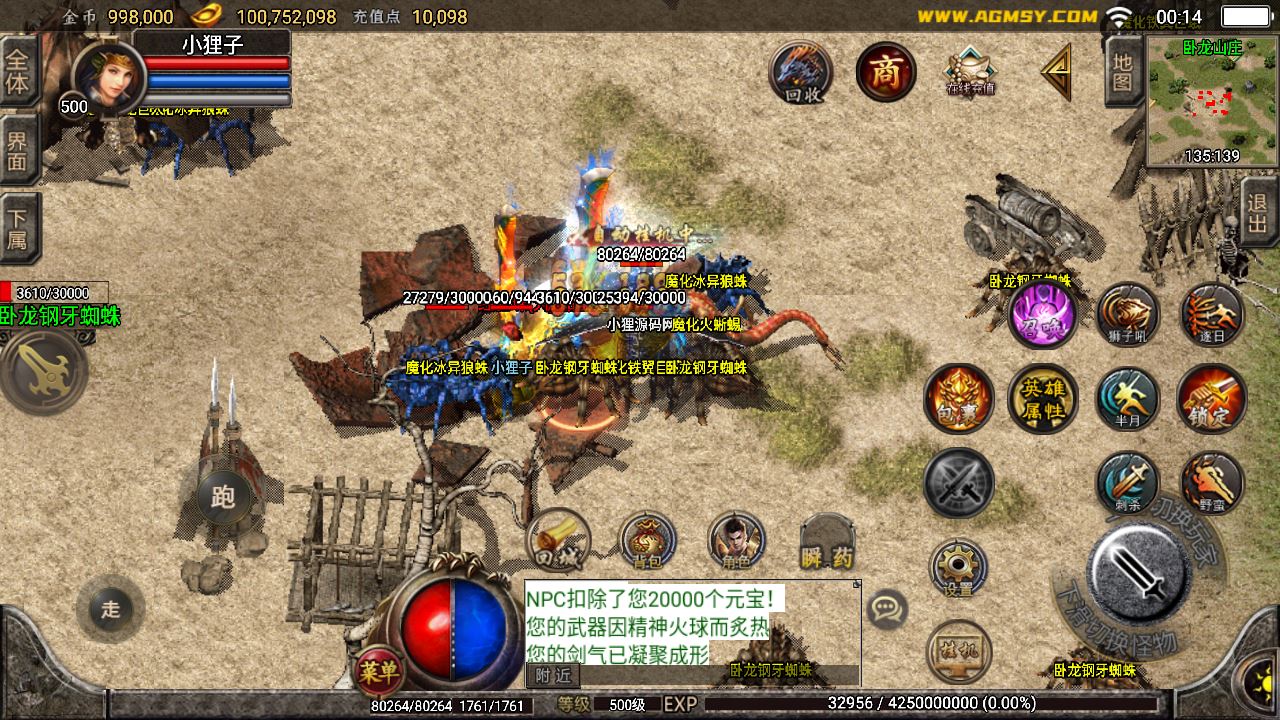Use the 回城 return-to-town scroll

(557, 541)
